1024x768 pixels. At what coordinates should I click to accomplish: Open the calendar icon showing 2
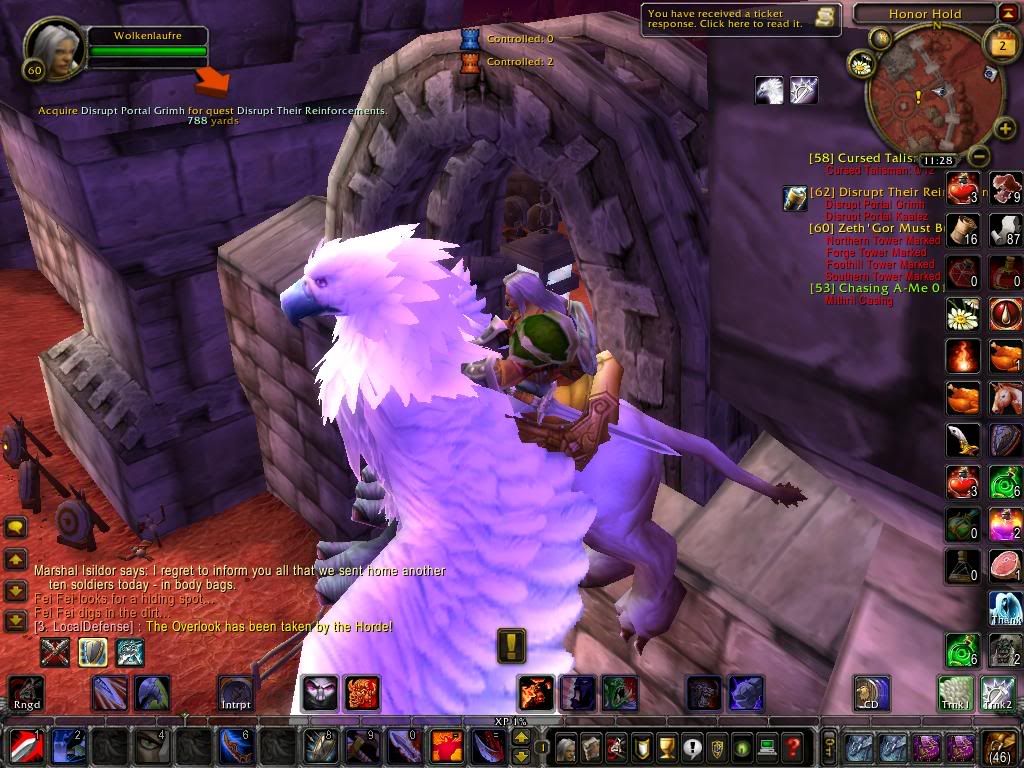(x=1002, y=45)
